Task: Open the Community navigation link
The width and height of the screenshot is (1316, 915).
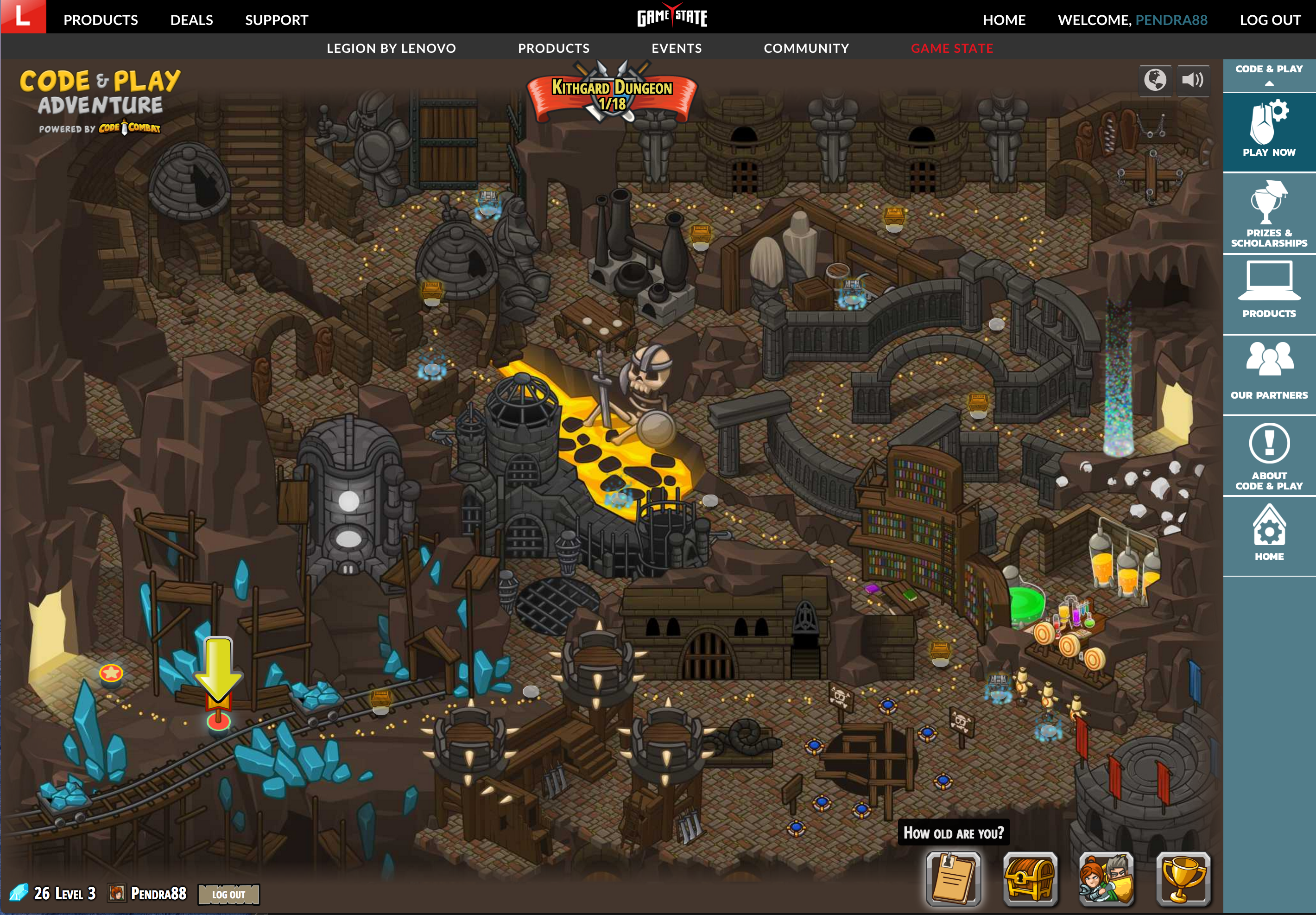Action: pyautogui.click(x=806, y=48)
